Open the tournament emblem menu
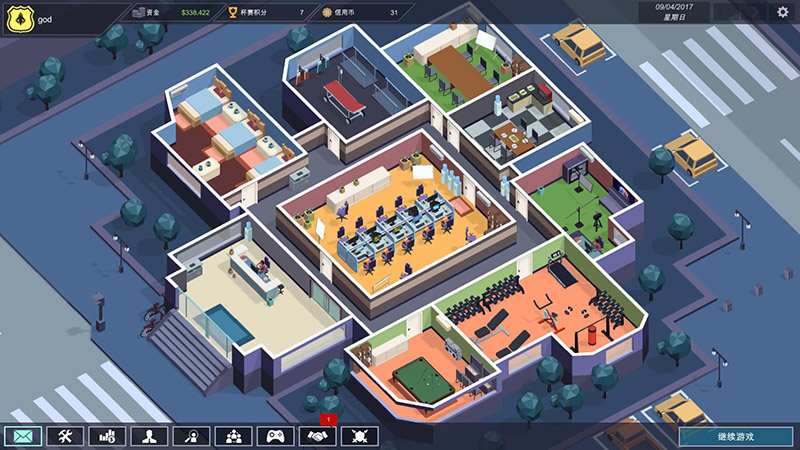The width and height of the screenshot is (800, 450). 360,436
